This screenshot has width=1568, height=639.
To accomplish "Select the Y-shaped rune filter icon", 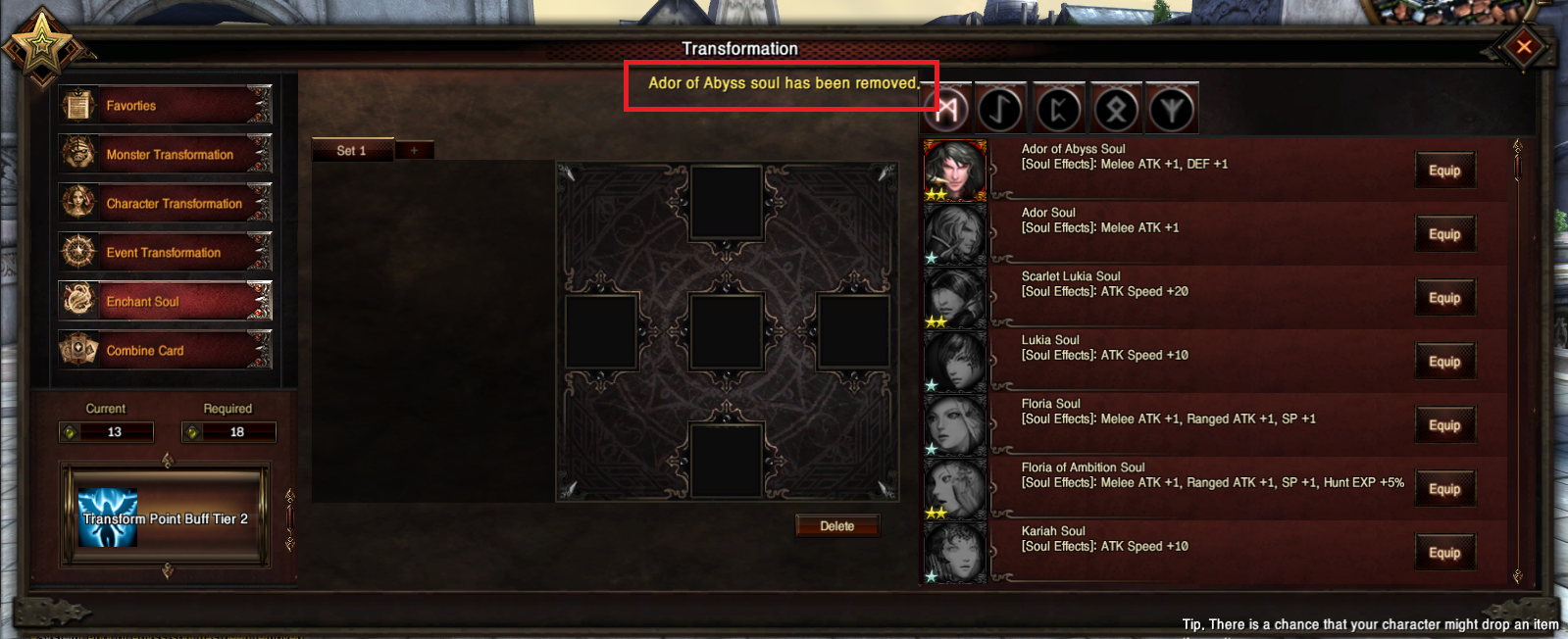I will pos(1172,109).
